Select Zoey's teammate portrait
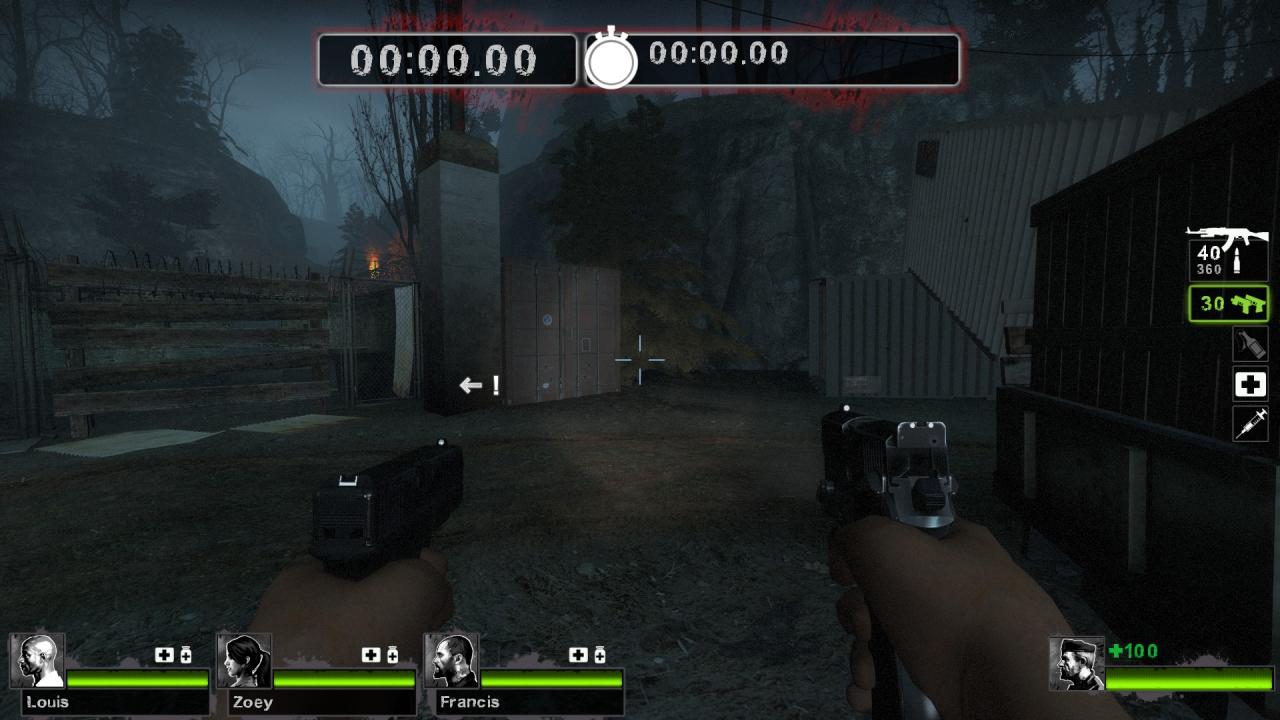 pyautogui.click(x=244, y=660)
